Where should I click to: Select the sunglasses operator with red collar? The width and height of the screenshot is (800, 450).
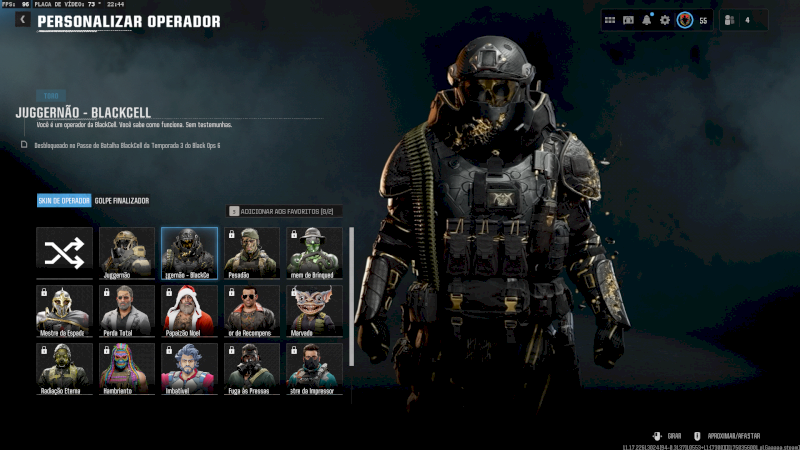[251, 311]
